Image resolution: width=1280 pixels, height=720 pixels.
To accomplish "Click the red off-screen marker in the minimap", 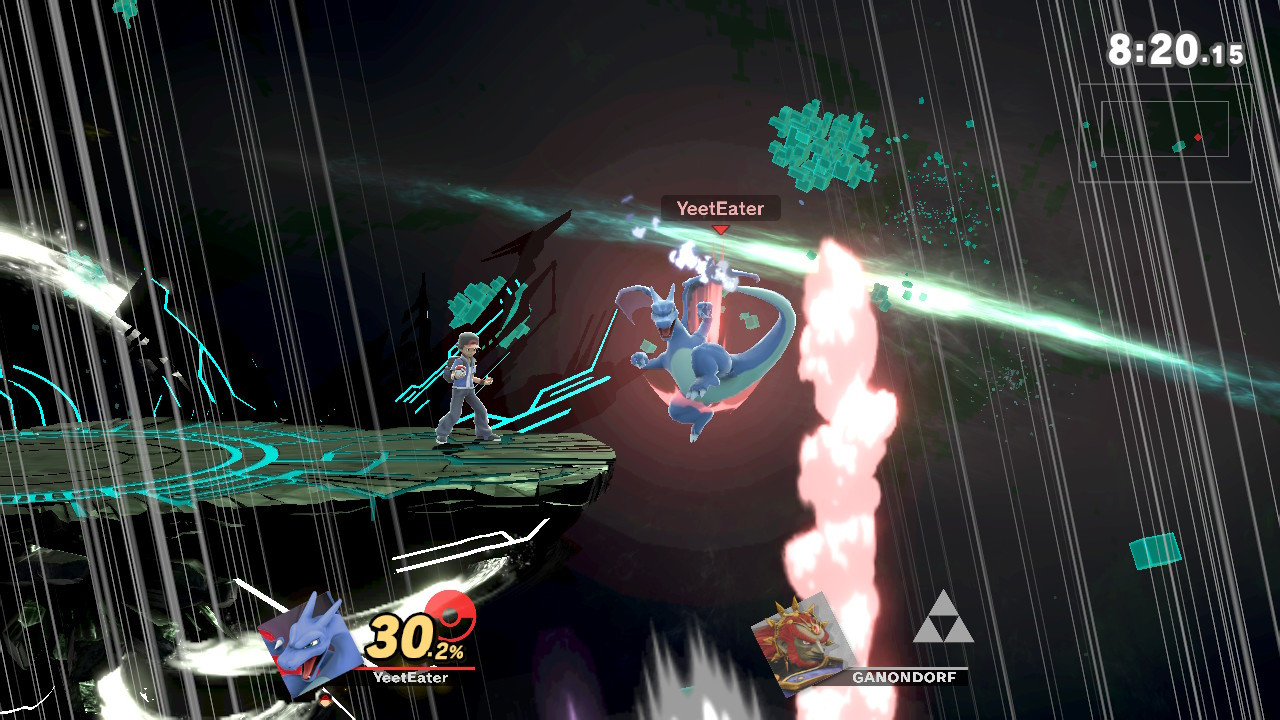I will 1198,137.
